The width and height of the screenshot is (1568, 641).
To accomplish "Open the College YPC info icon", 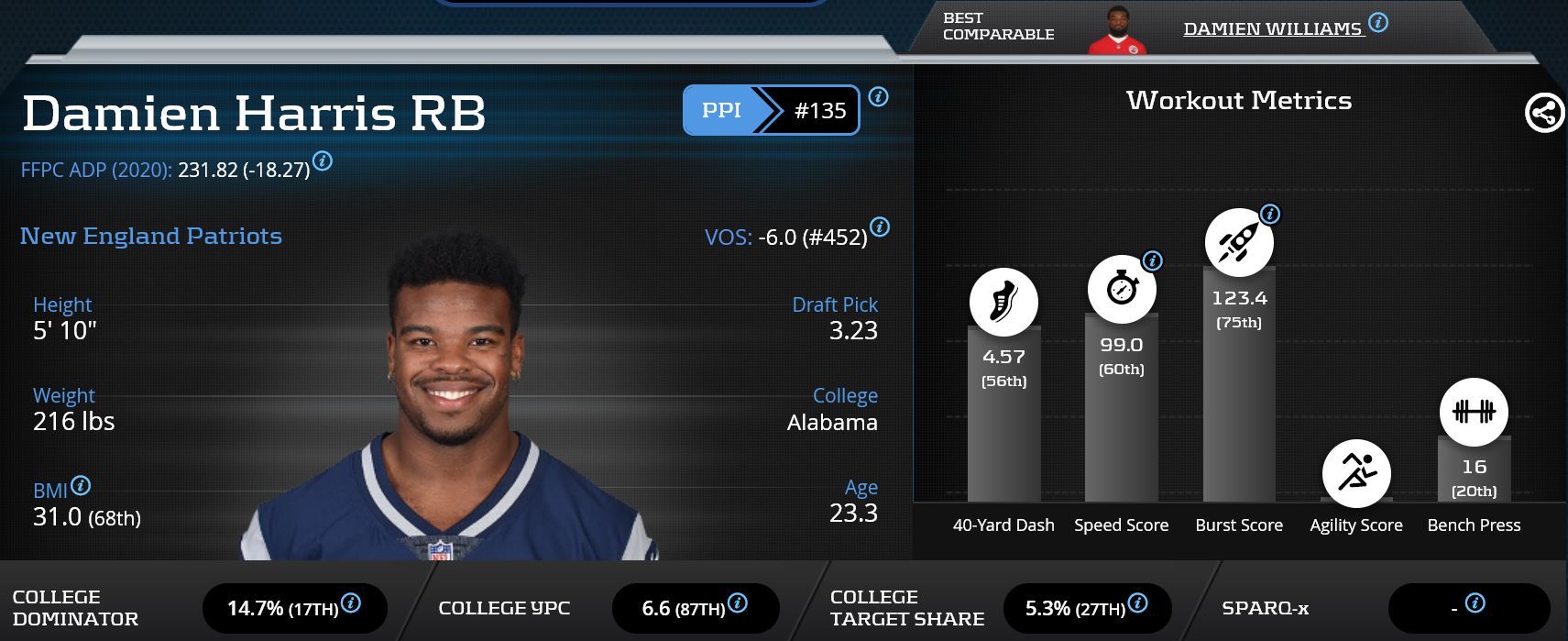I will pos(737,603).
